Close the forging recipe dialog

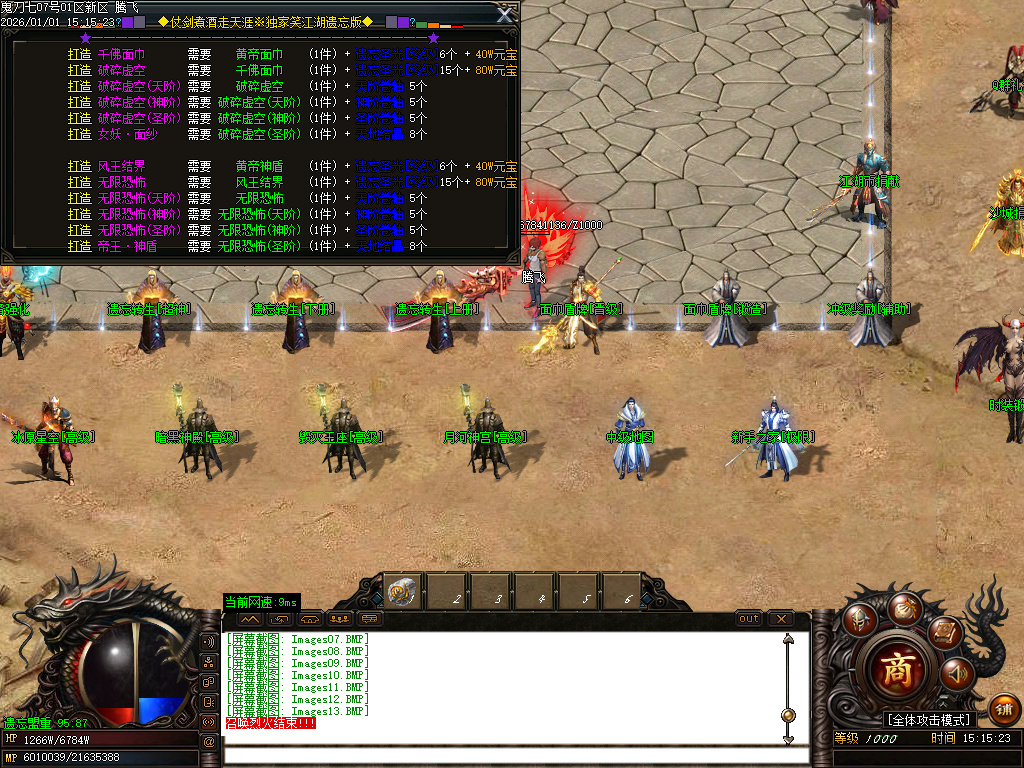coord(505,14)
